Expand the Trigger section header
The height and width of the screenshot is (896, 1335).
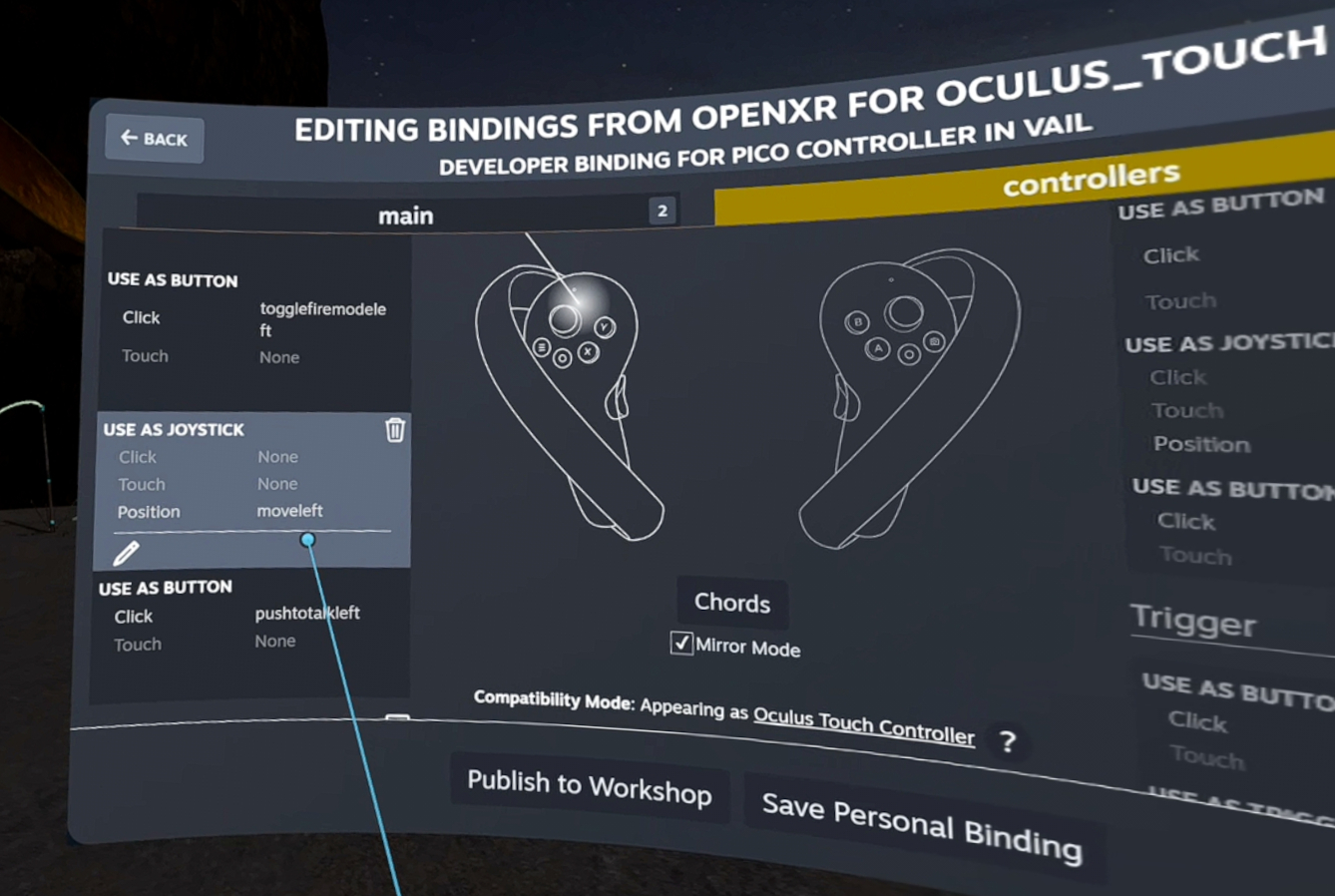(x=1193, y=623)
